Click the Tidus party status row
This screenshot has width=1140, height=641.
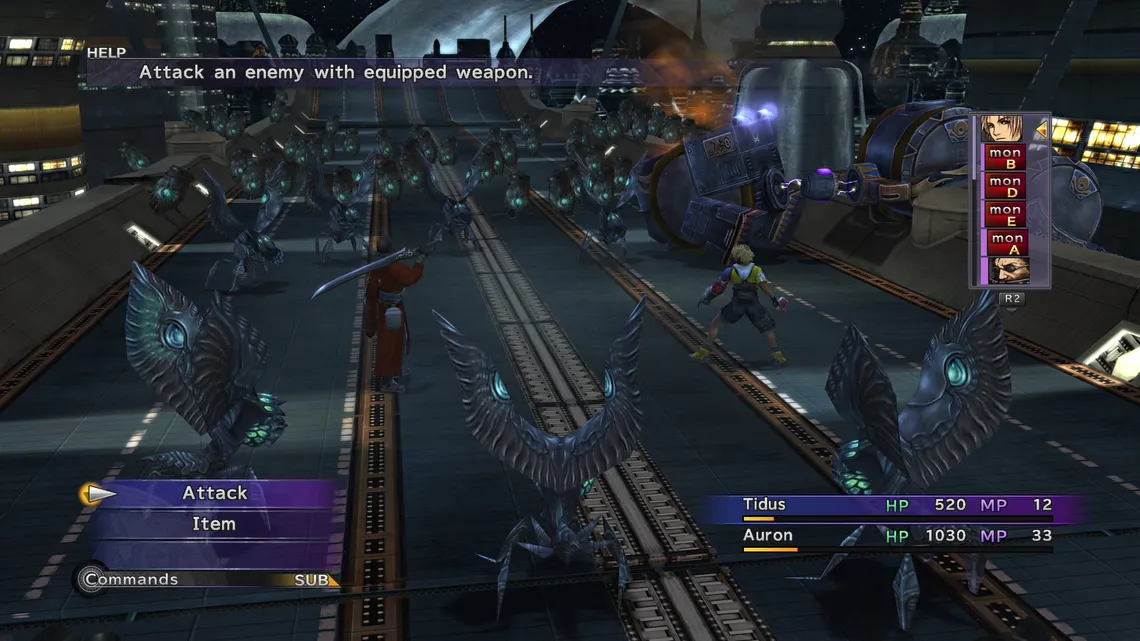[894, 506]
